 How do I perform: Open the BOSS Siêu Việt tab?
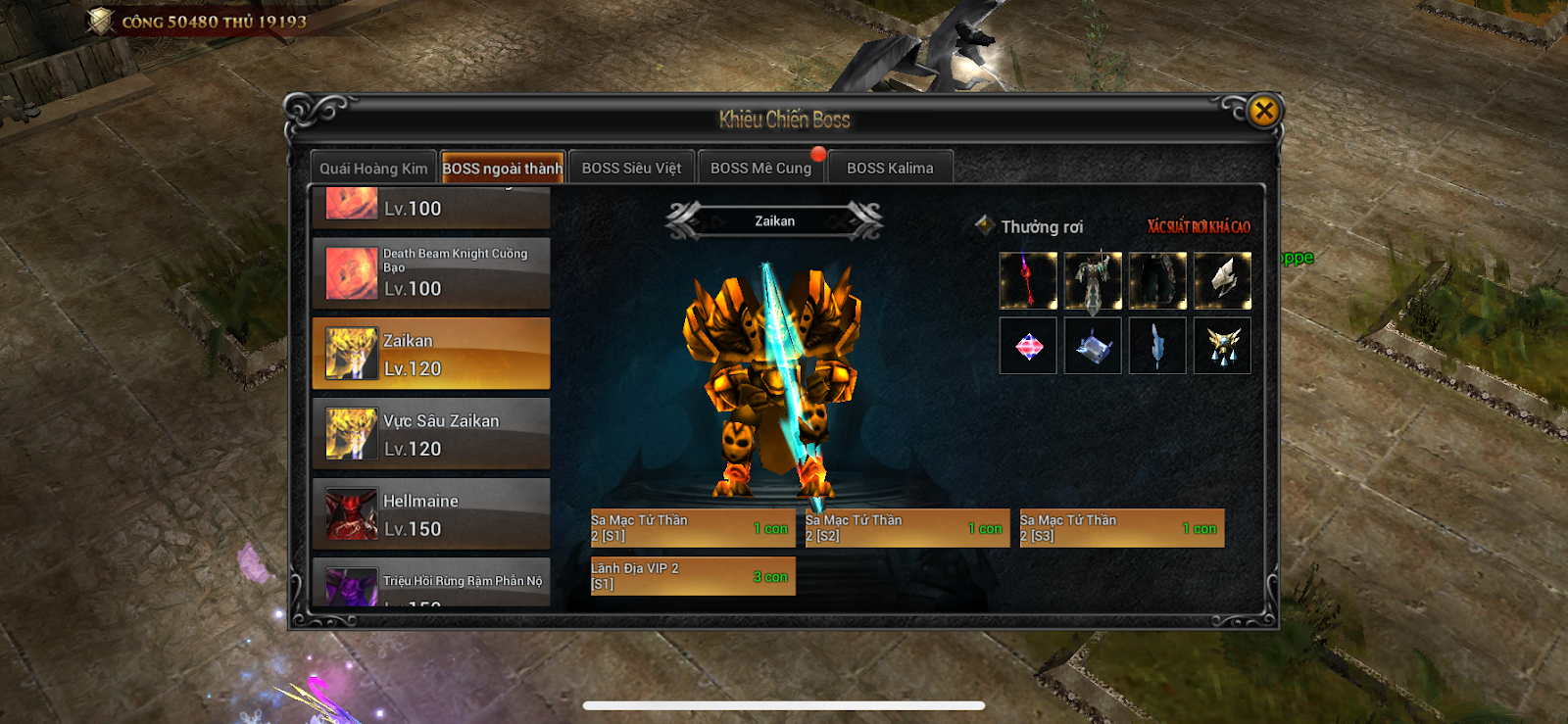pyautogui.click(x=631, y=169)
